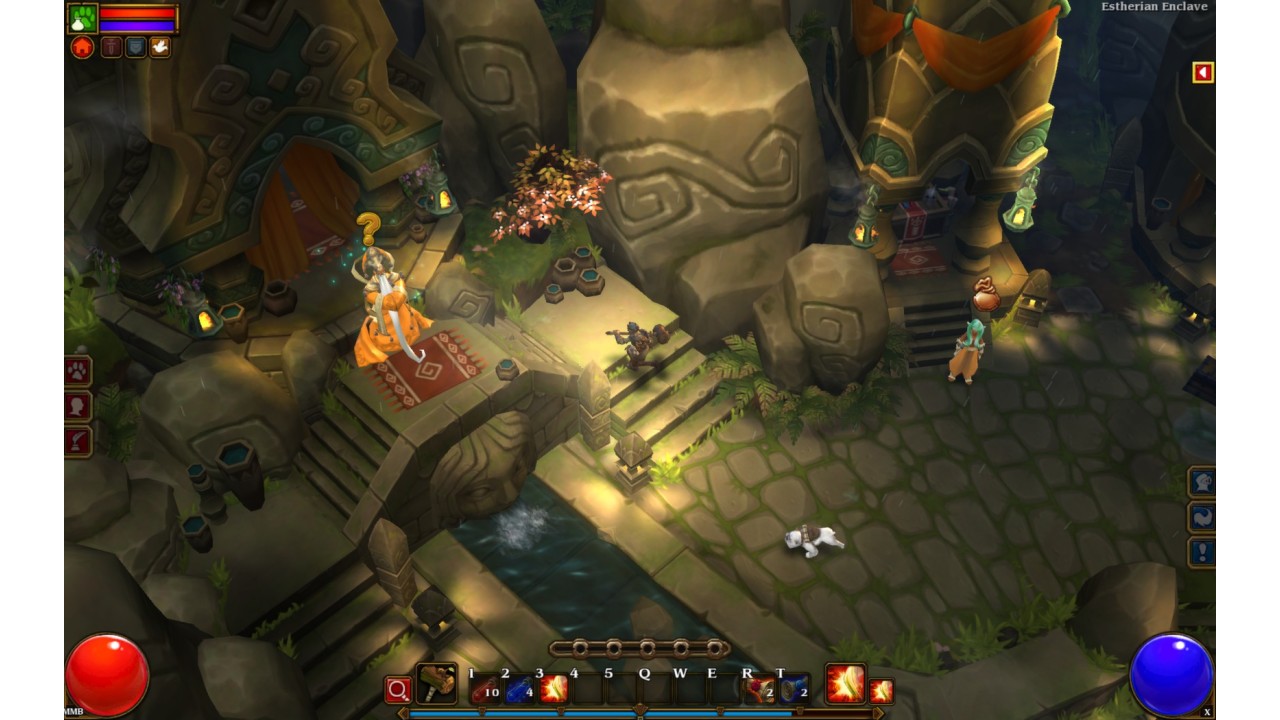Open the exclamation mark quest log button
Viewport: 1280px width, 720px height.
click(1201, 552)
